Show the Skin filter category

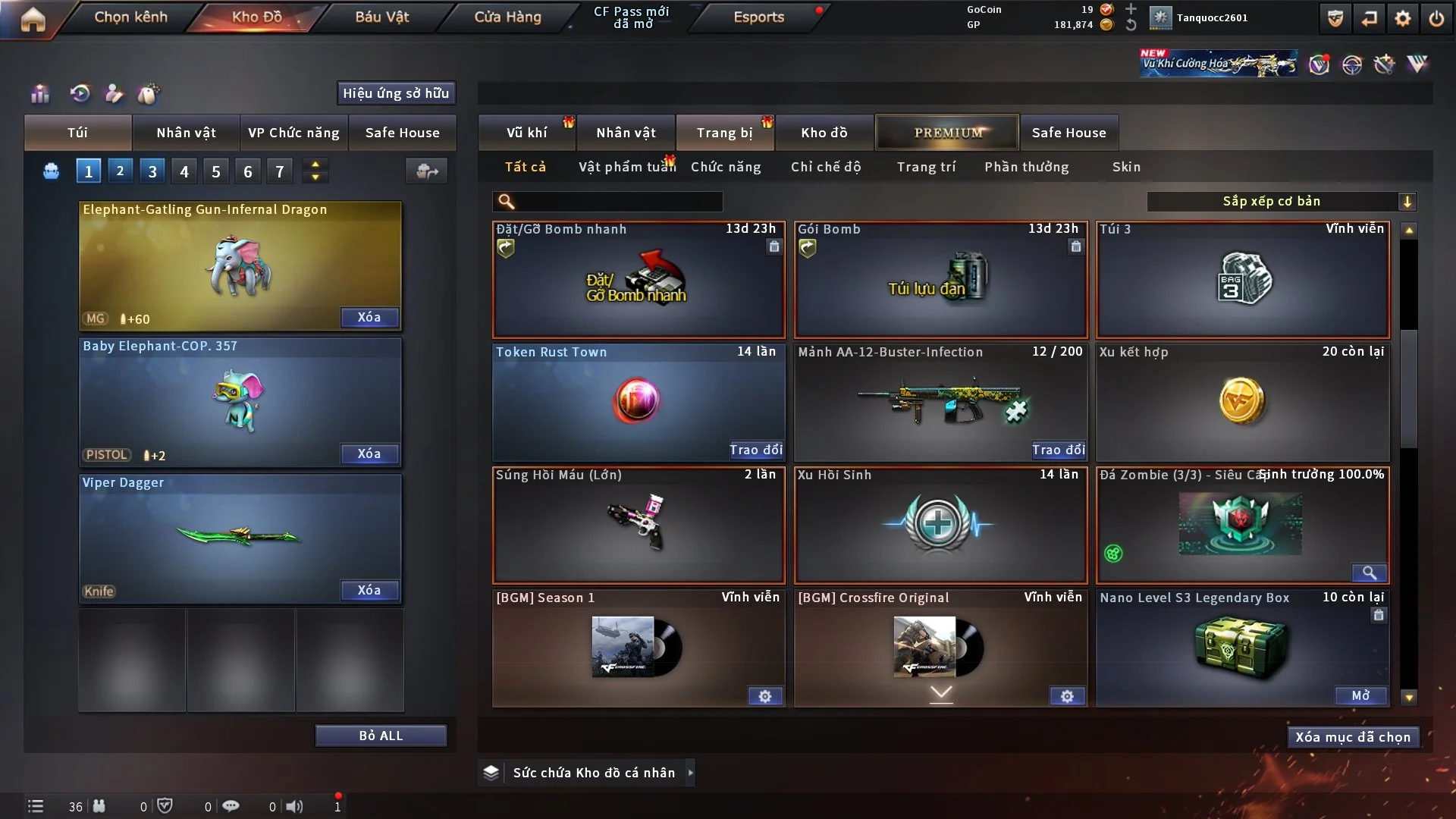point(1126,167)
